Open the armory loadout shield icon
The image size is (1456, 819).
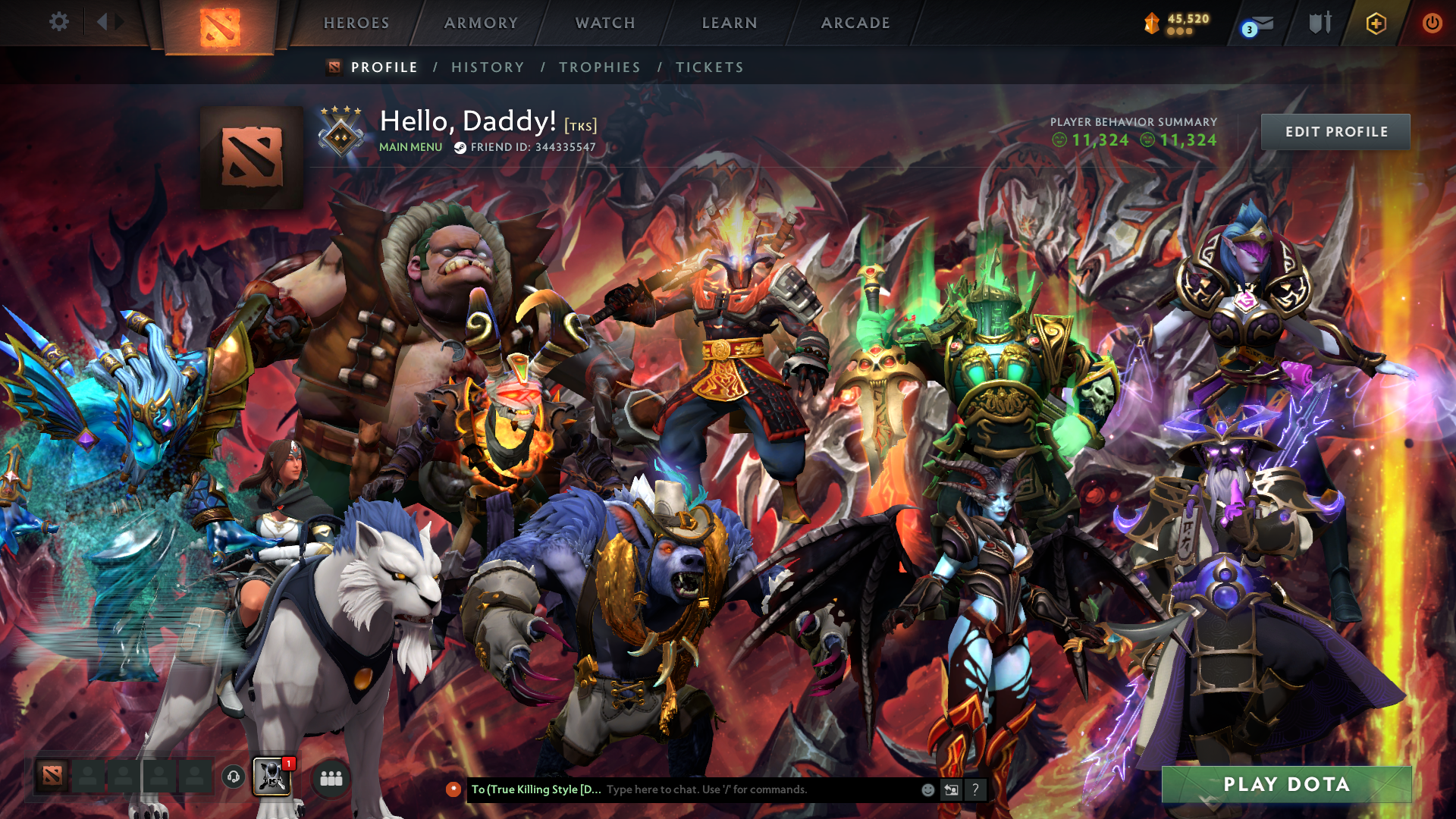point(1320,23)
